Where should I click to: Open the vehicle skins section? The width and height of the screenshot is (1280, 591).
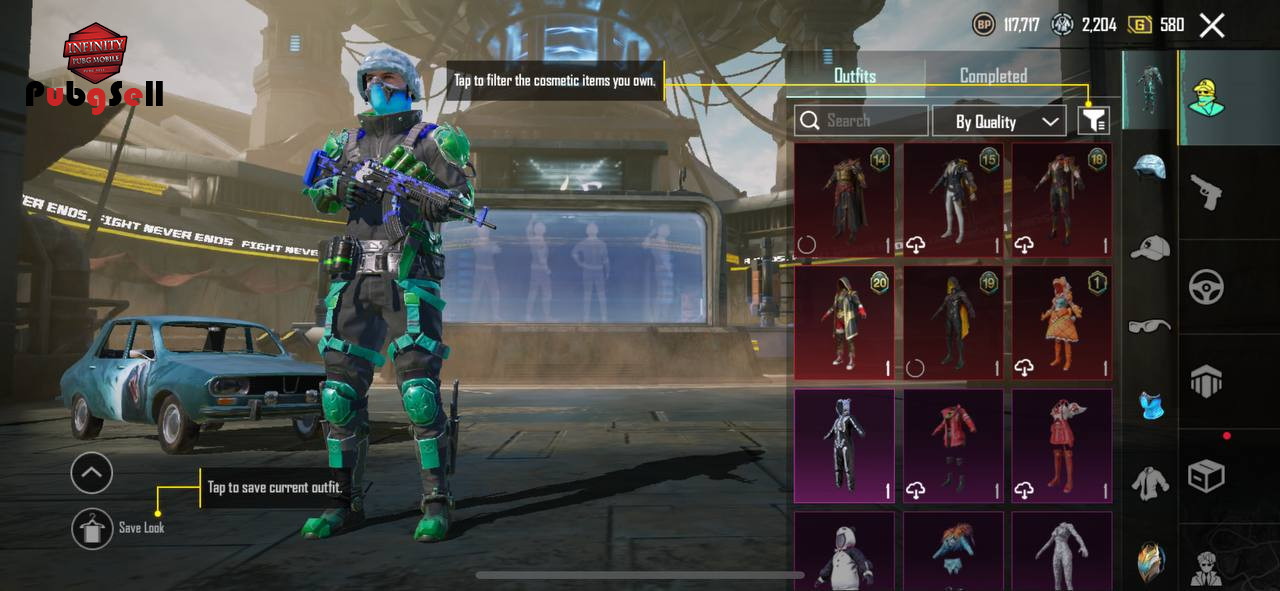click(x=1207, y=287)
